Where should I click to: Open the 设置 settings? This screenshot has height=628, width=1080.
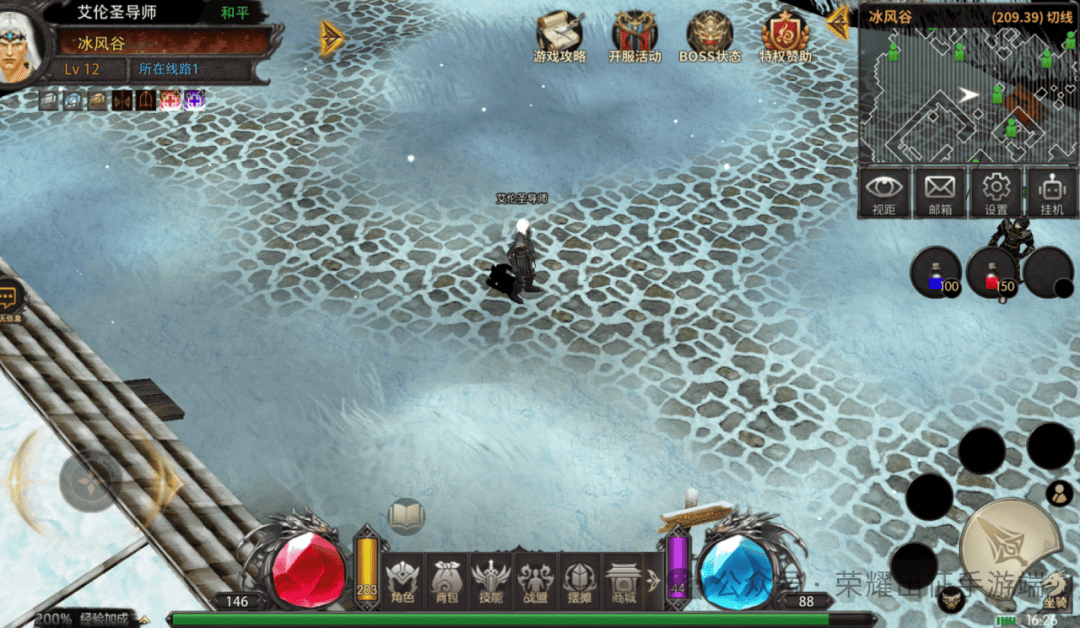click(x=996, y=192)
